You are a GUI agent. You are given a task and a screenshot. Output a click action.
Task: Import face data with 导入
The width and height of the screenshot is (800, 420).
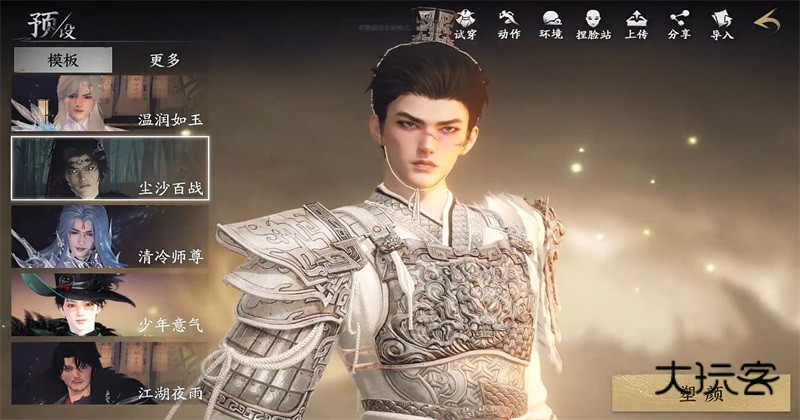(x=722, y=24)
